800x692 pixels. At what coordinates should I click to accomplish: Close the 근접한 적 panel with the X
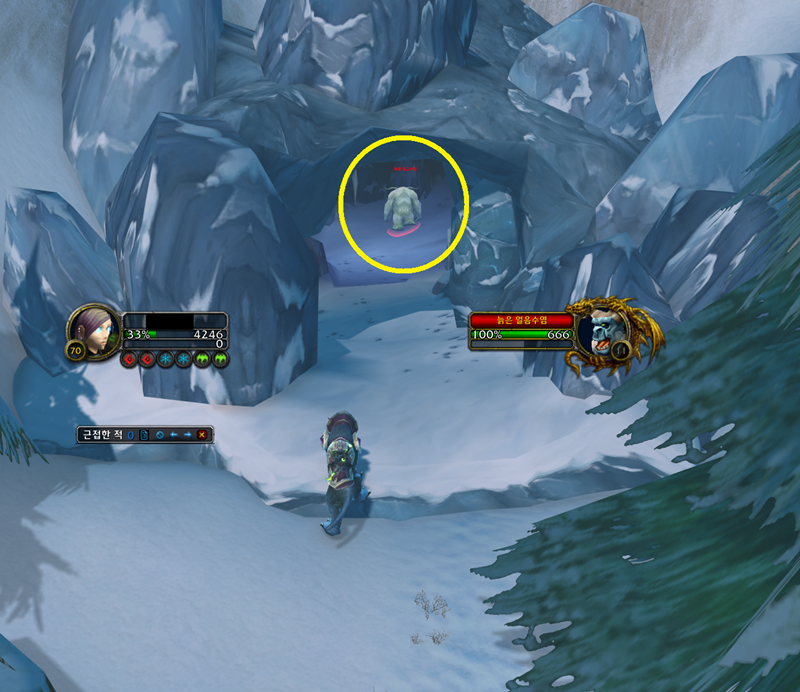point(202,435)
